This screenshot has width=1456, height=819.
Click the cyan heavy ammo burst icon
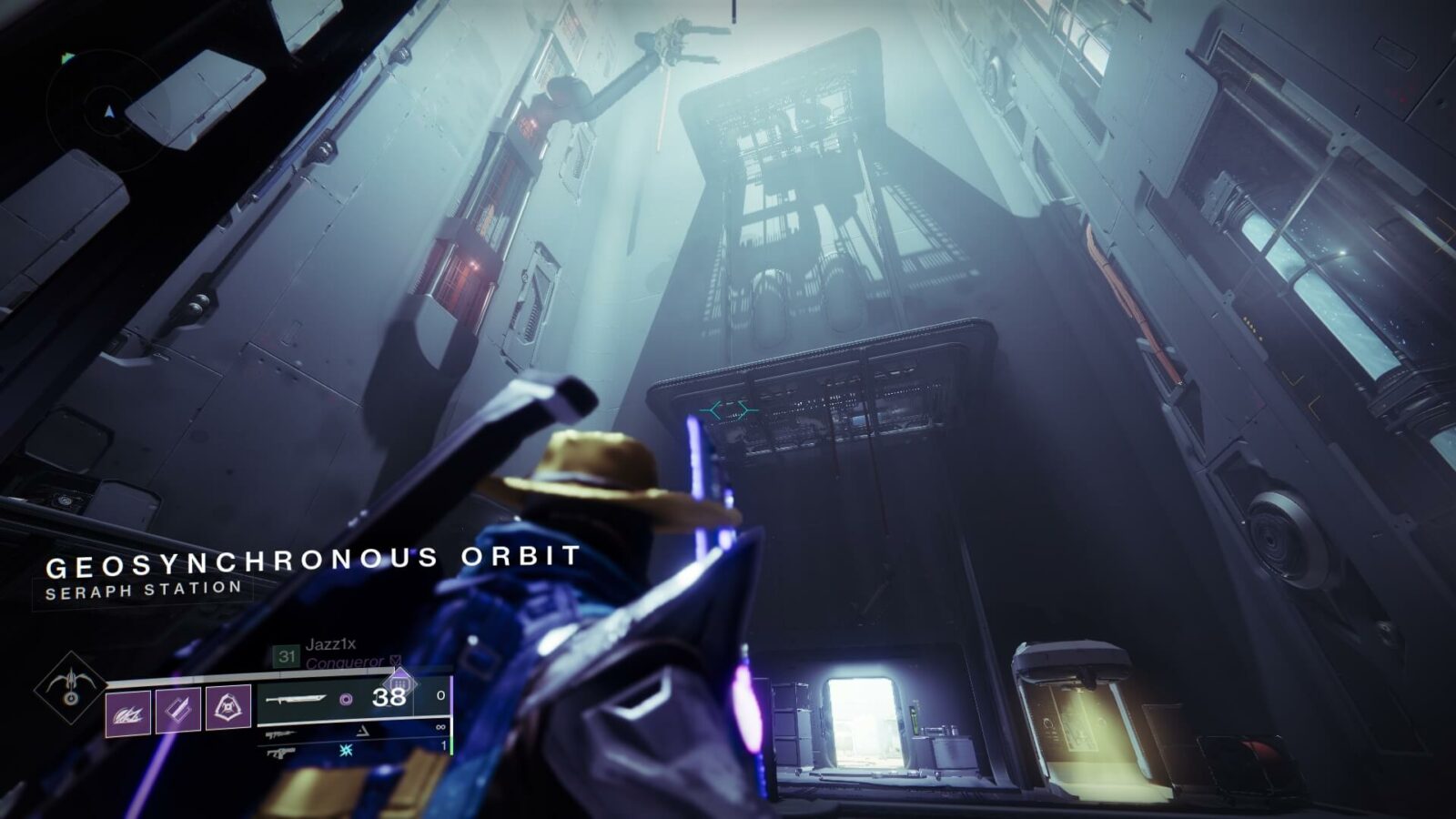tap(346, 752)
